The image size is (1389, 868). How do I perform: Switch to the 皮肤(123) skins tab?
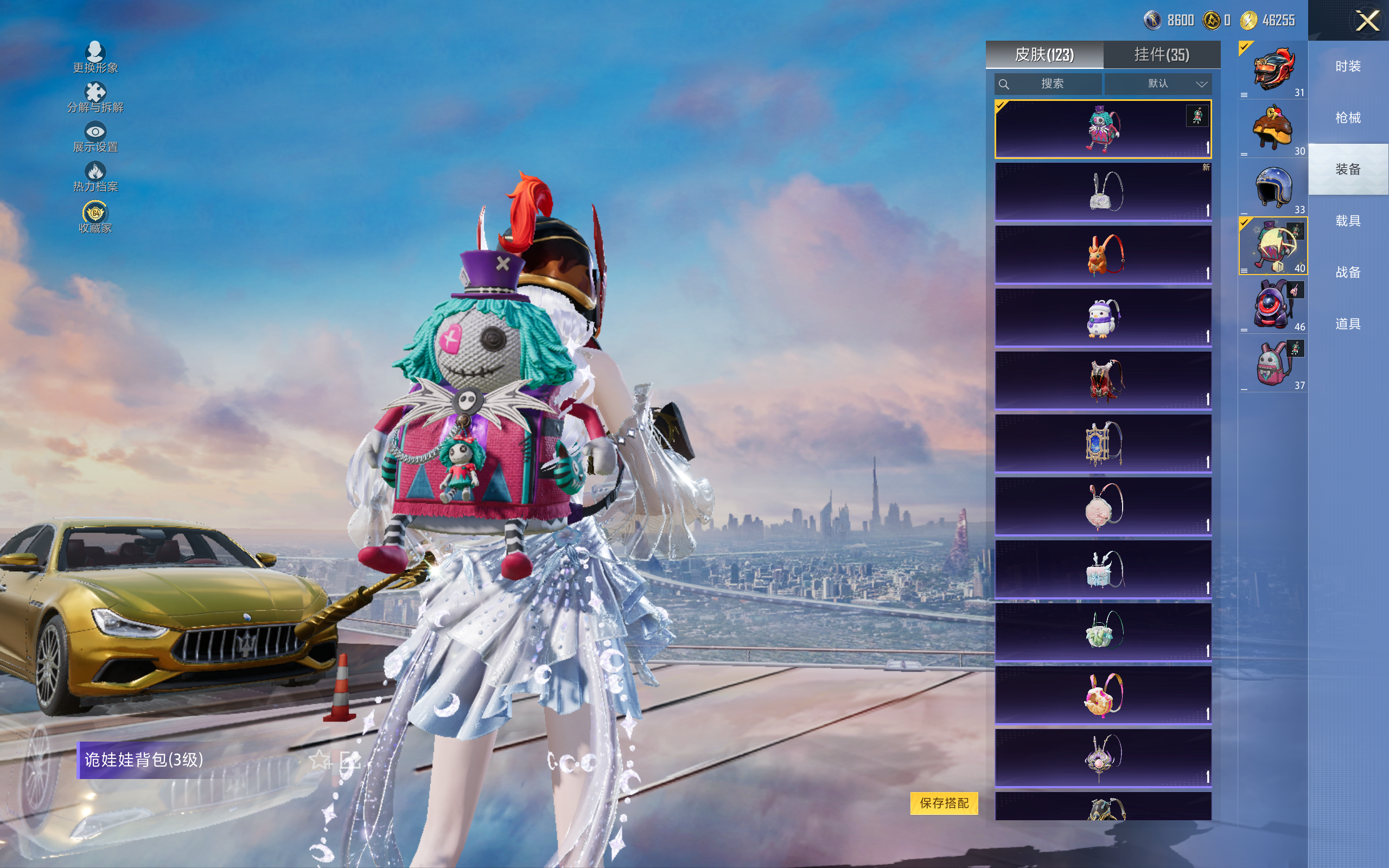coord(1044,55)
